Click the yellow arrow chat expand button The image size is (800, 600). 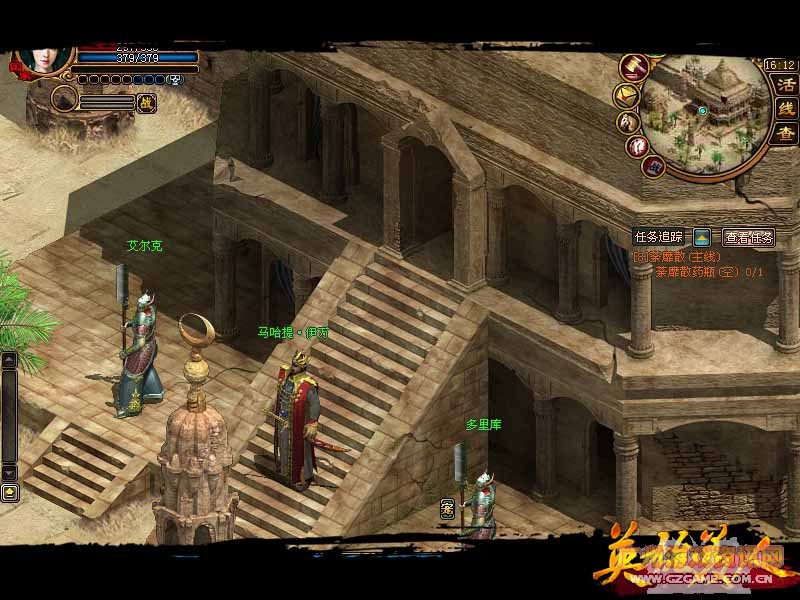point(8,491)
